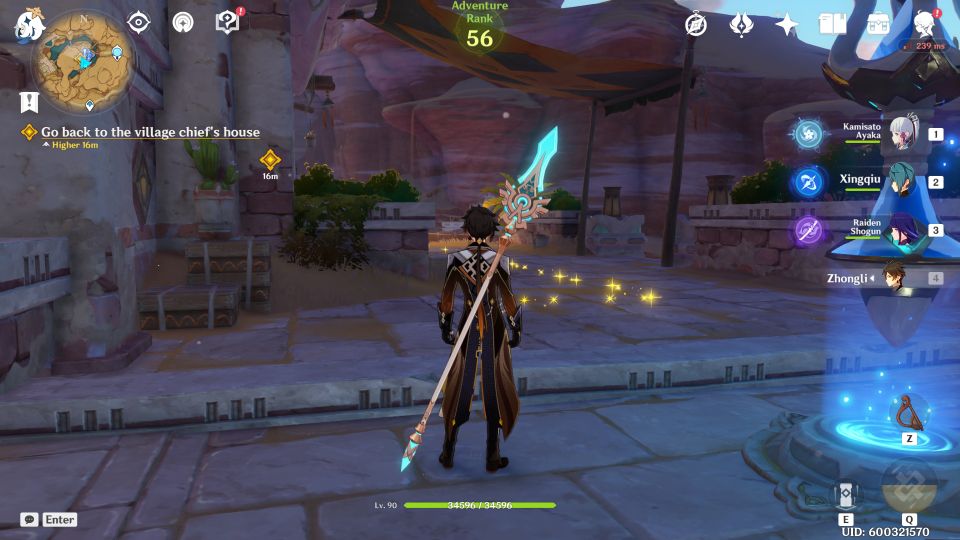
Task: Open the four-point star Wish menu
Action: (787, 25)
